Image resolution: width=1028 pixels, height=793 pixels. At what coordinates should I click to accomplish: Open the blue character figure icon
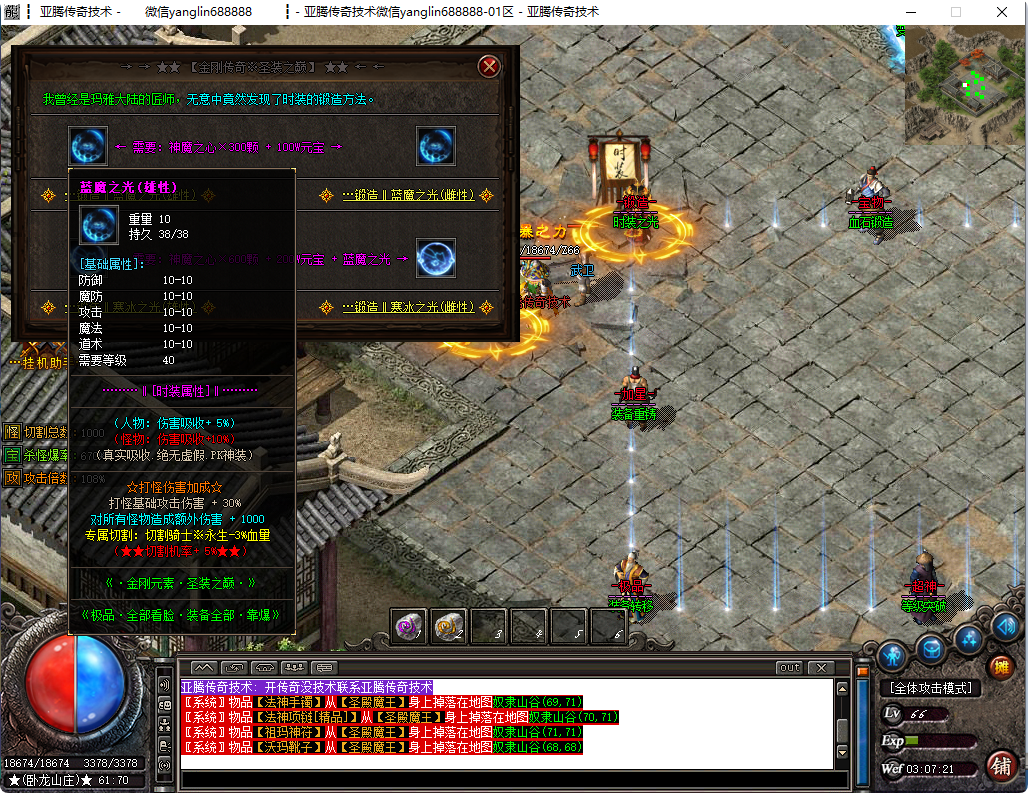892,655
